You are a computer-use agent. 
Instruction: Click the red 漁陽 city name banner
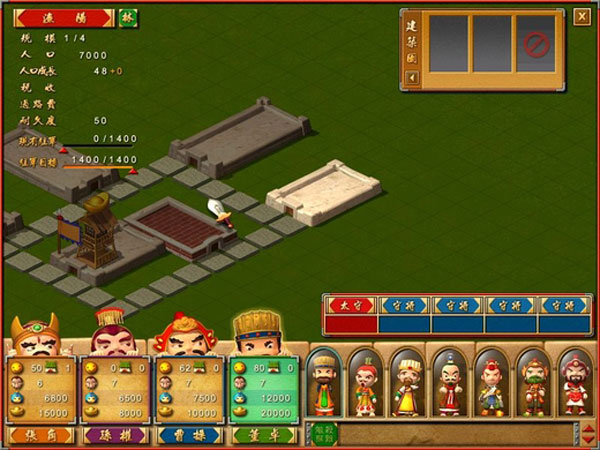pyautogui.click(x=64, y=18)
